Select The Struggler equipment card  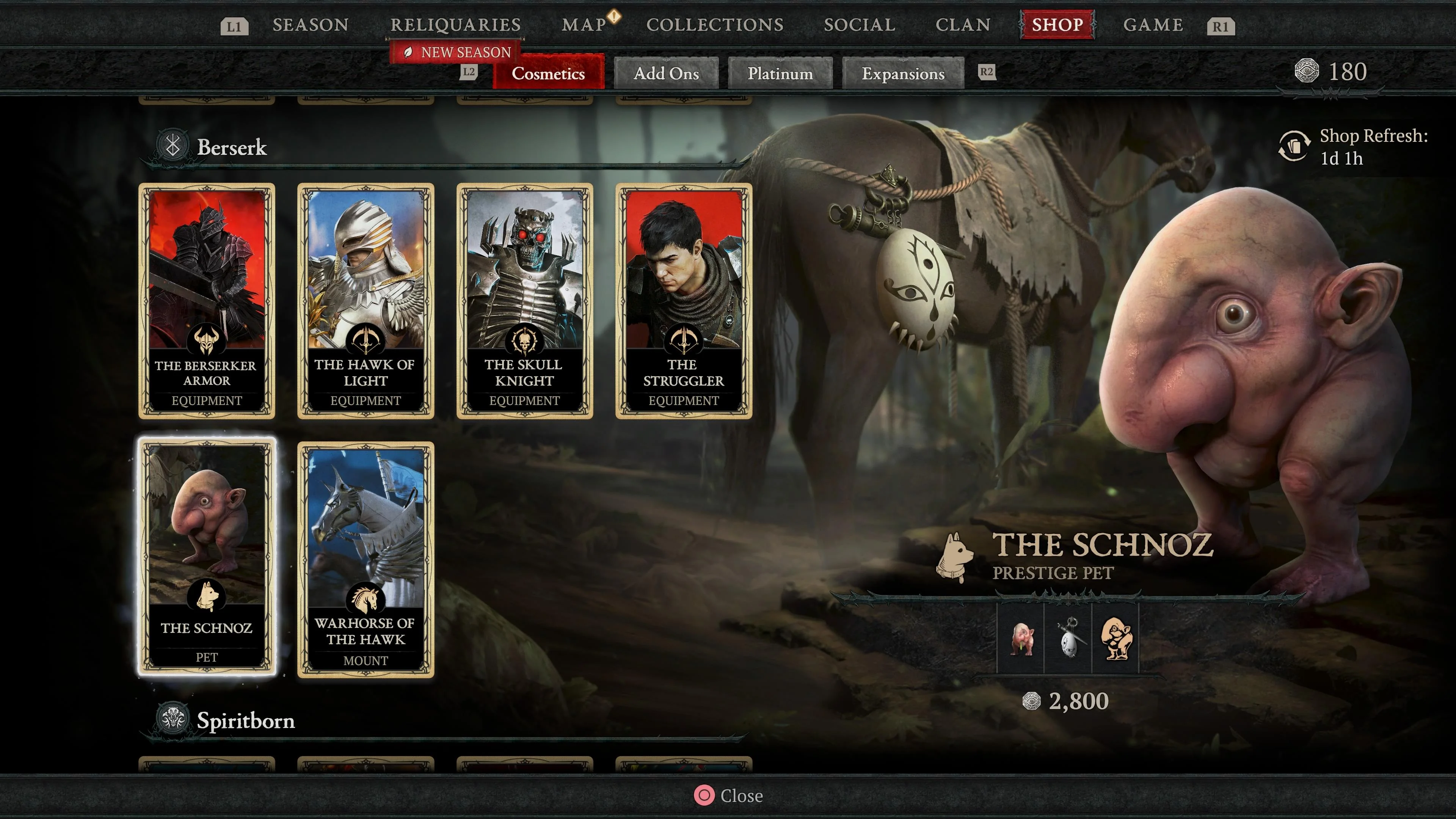coord(683,301)
